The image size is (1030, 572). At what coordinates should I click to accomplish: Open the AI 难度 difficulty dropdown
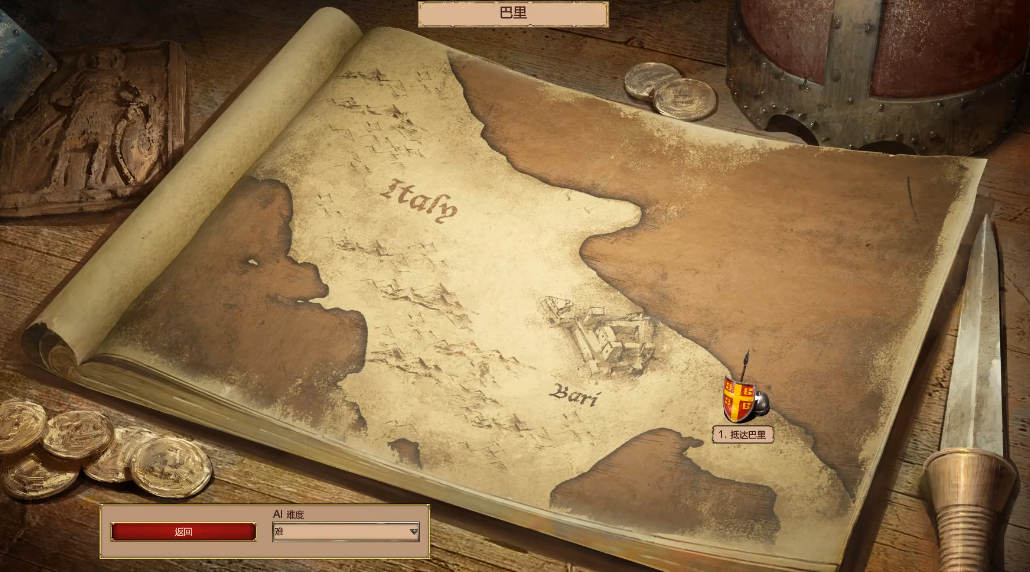[x=346, y=532]
